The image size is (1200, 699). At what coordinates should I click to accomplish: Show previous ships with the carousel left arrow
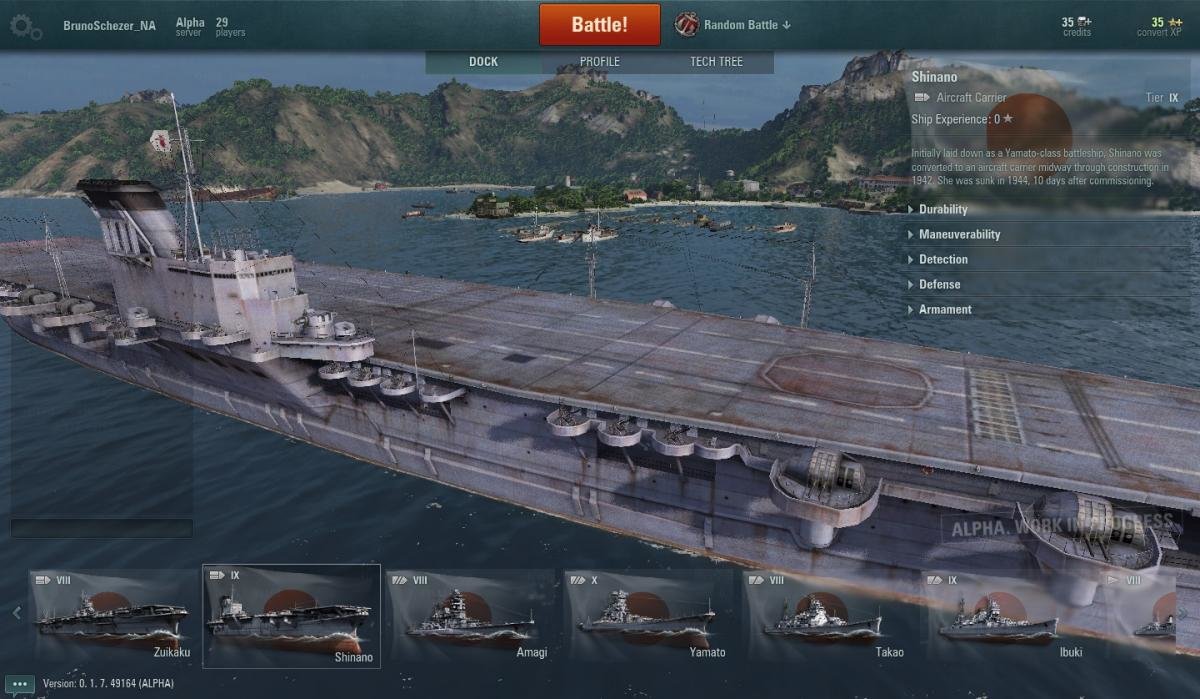pyautogui.click(x=16, y=613)
